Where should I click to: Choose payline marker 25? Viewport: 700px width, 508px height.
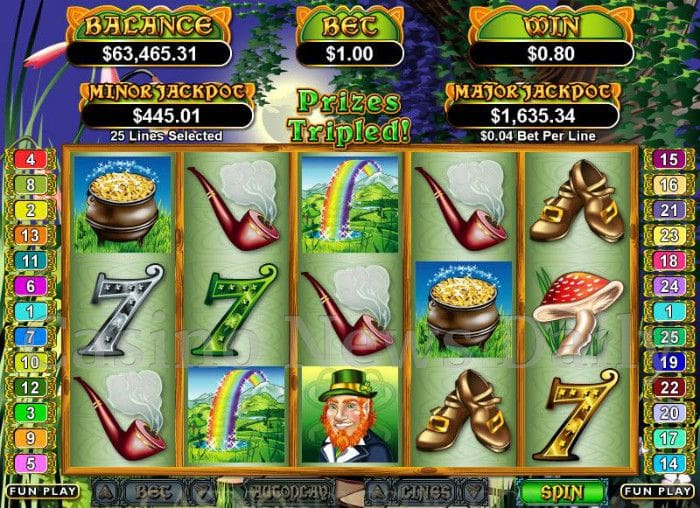(669, 336)
